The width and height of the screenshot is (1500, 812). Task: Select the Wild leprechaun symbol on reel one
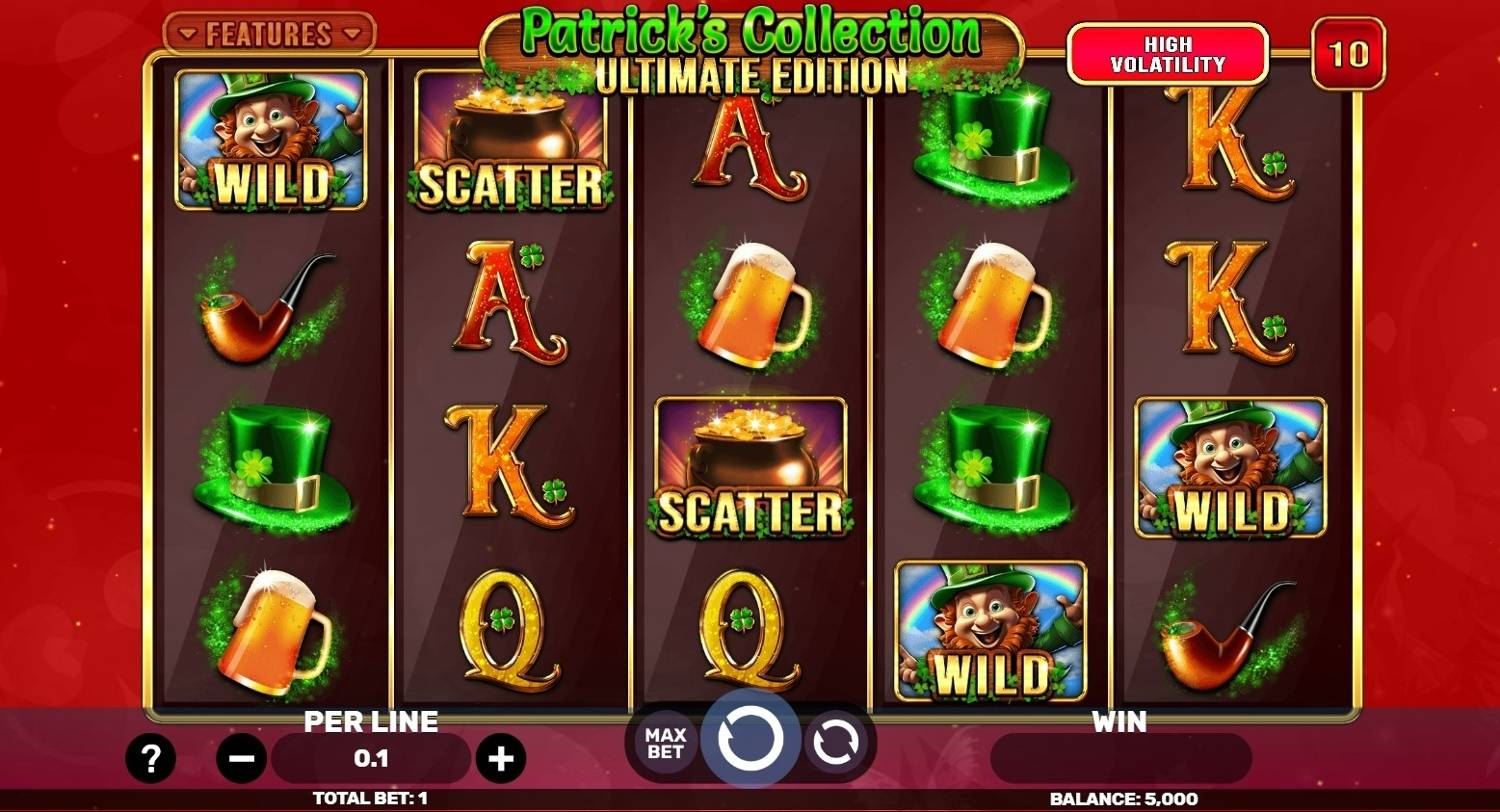click(x=272, y=140)
